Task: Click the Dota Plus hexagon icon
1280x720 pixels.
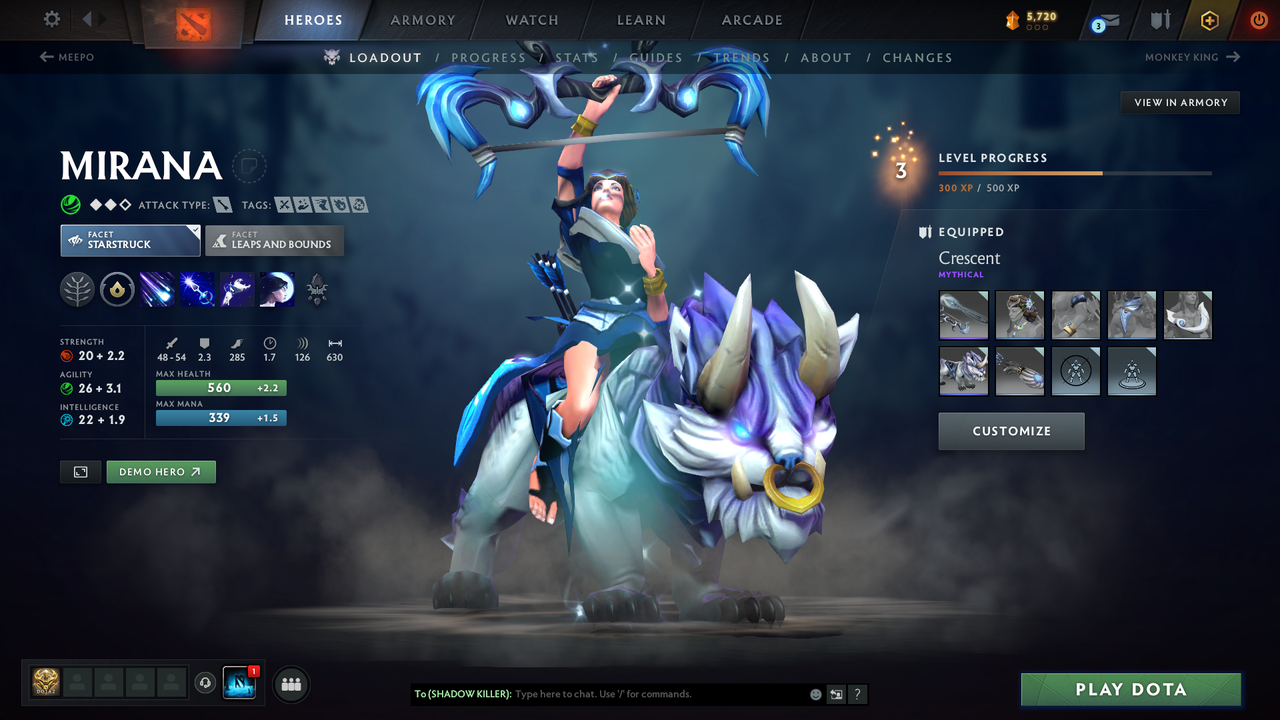Action: [1209, 19]
